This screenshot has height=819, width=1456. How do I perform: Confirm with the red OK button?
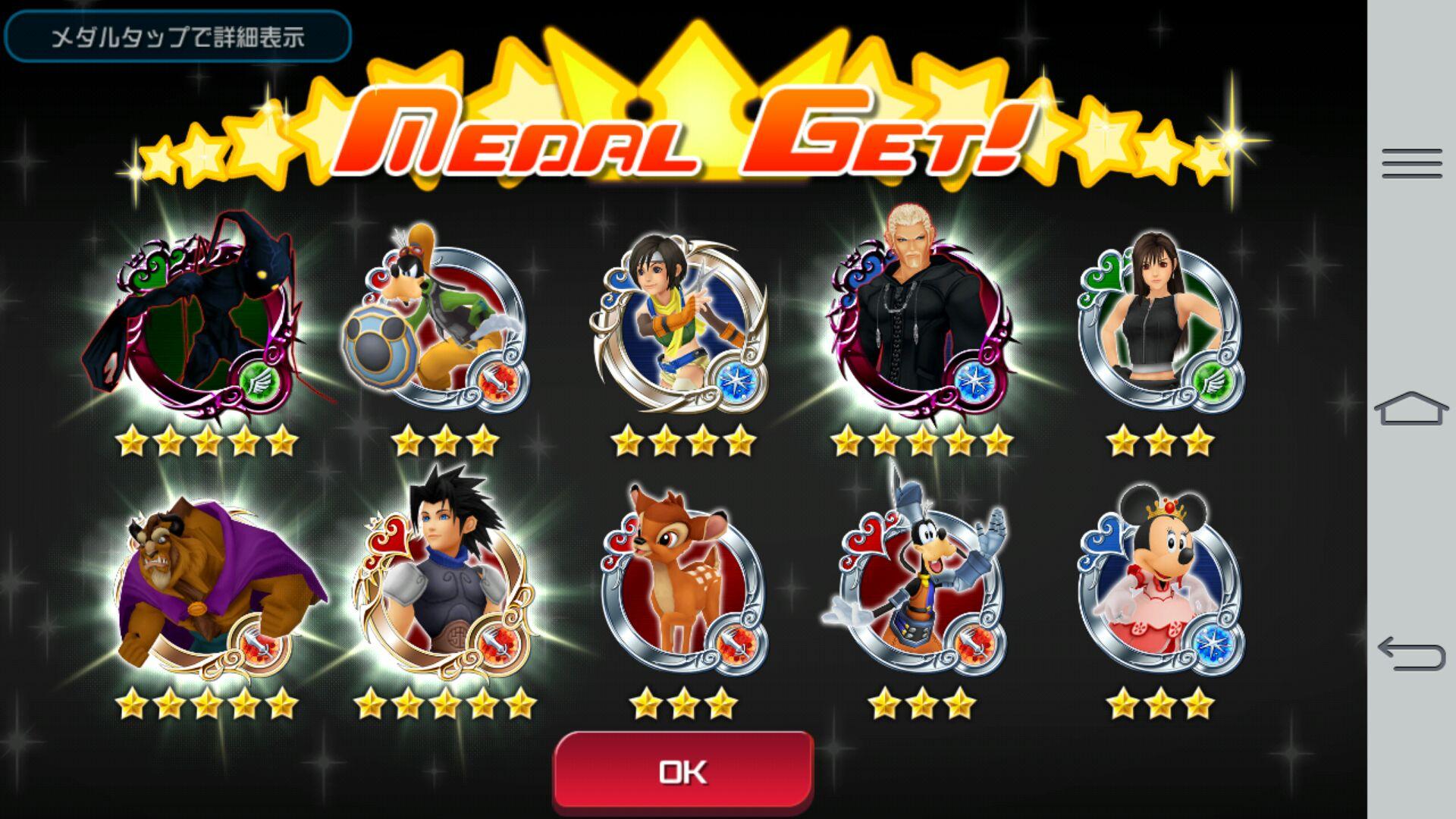pos(683,771)
